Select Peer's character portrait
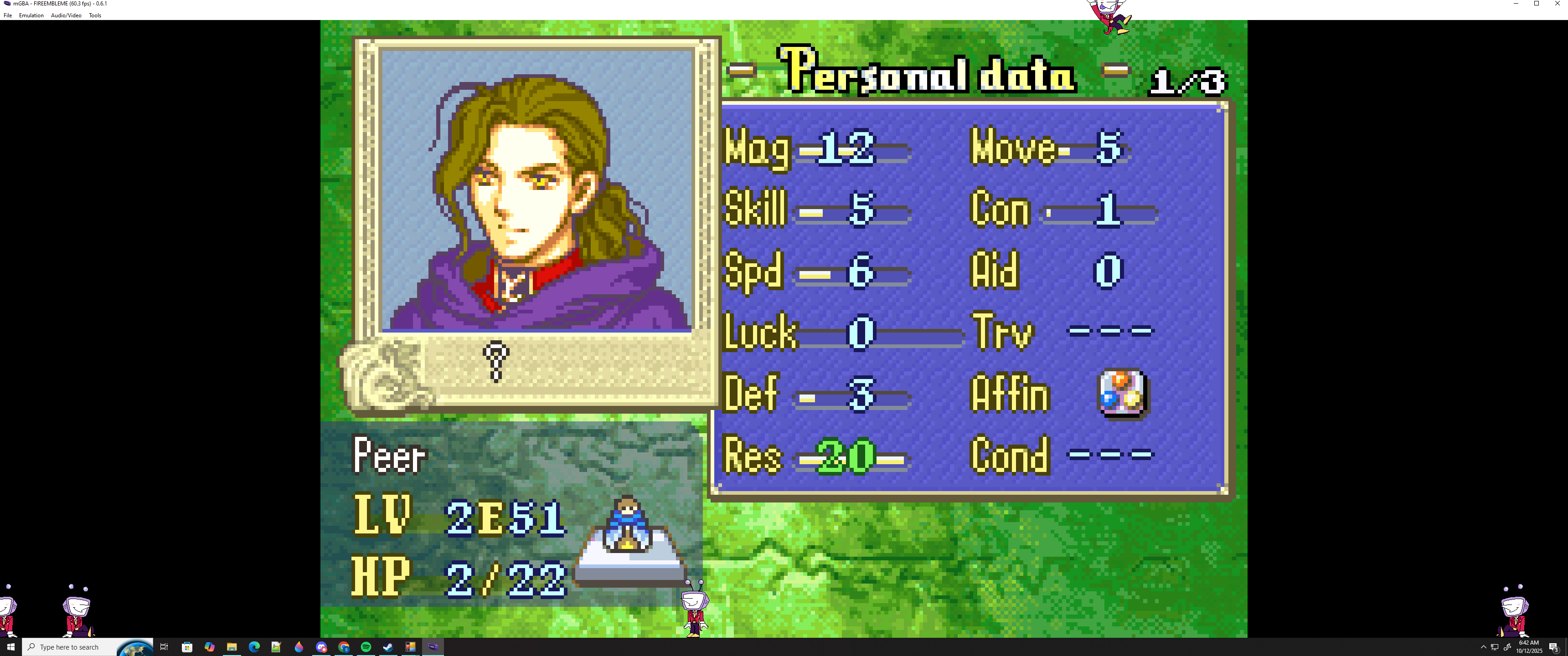This screenshot has height=656, width=1568. pos(536,191)
